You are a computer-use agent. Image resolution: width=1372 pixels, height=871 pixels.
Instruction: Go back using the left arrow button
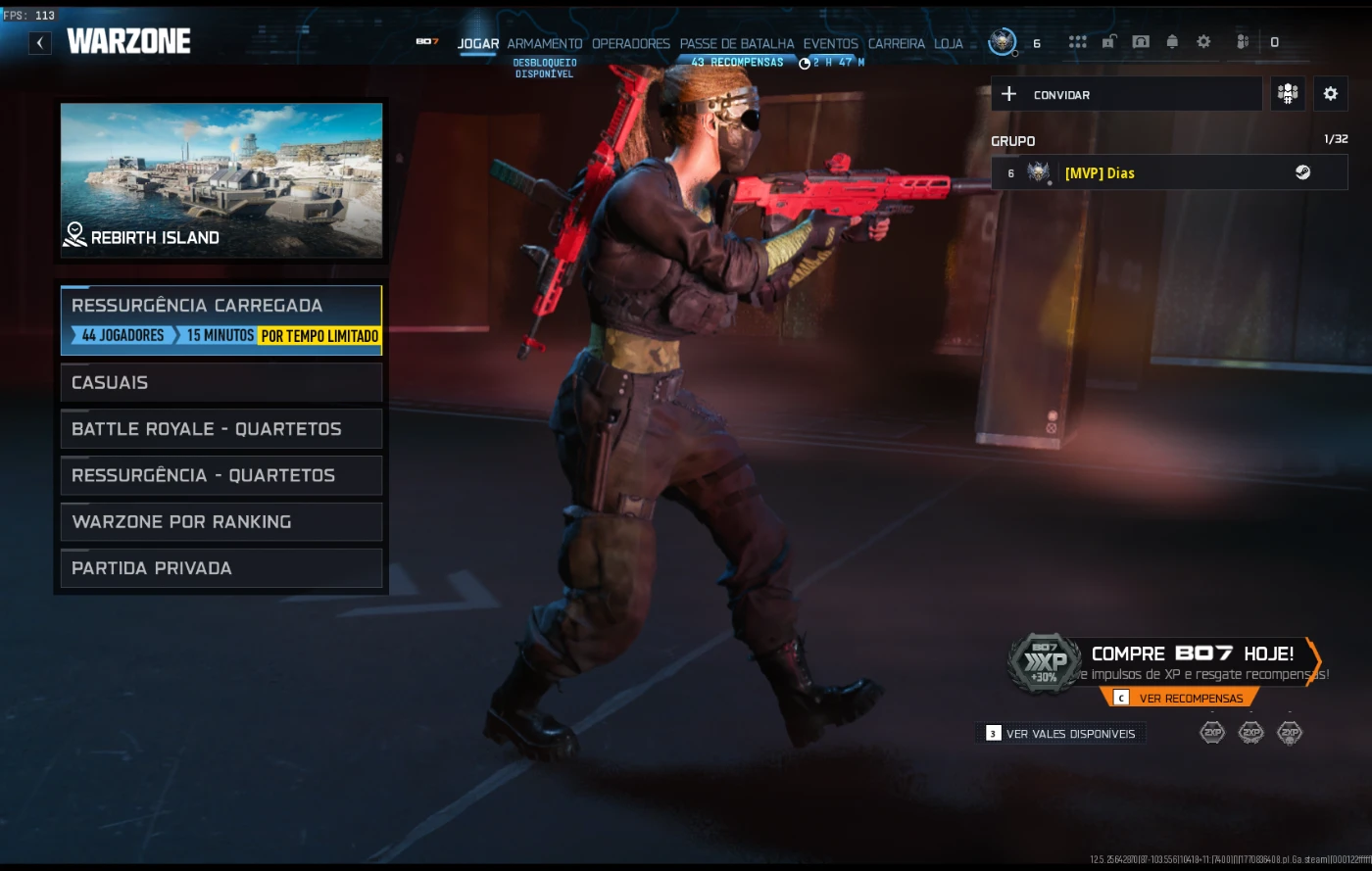[x=40, y=42]
